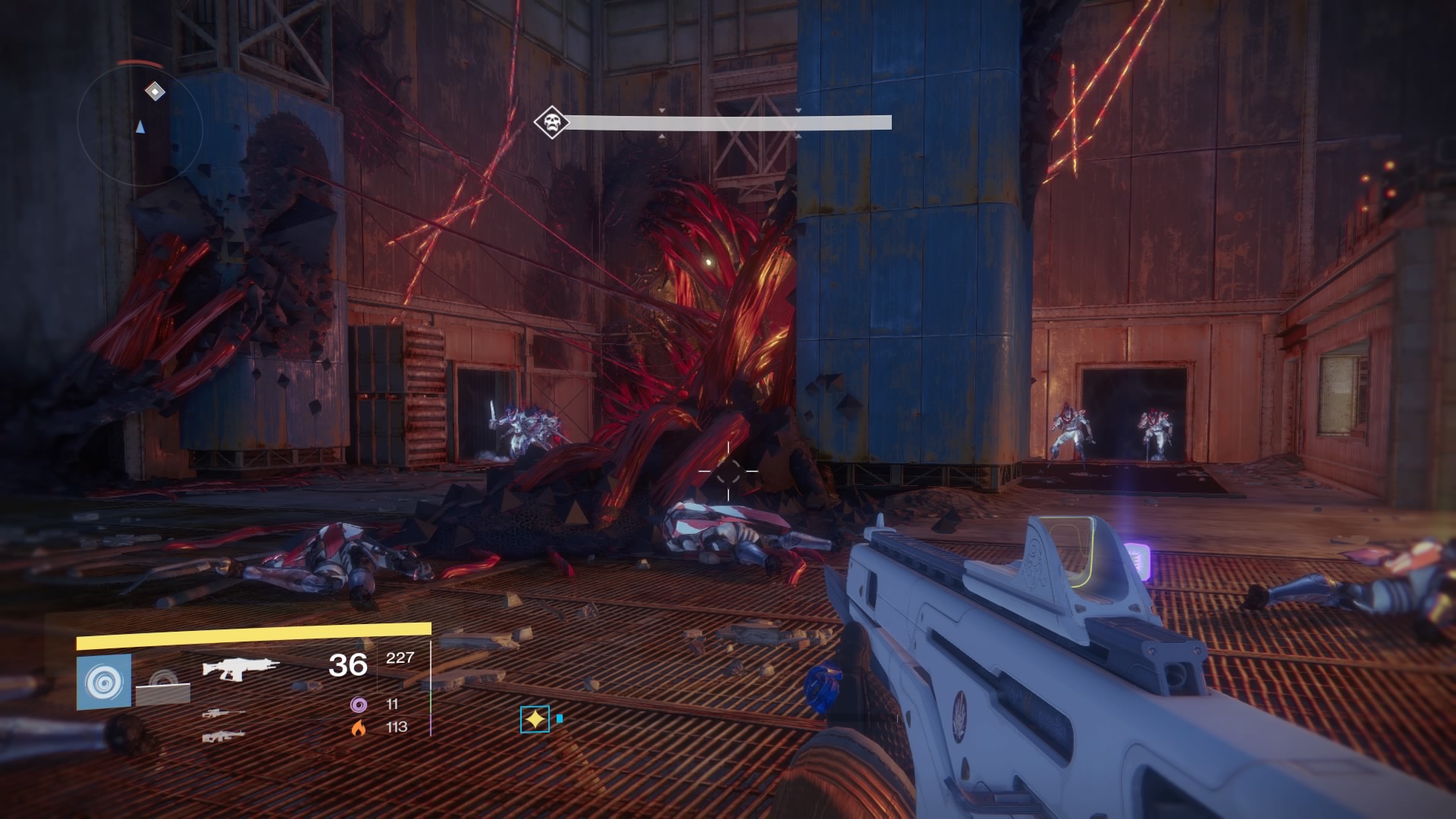Image resolution: width=1456 pixels, height=819 pixels.
Task: Click the yellow four-point star buff icon
Action: coord(535,719)
